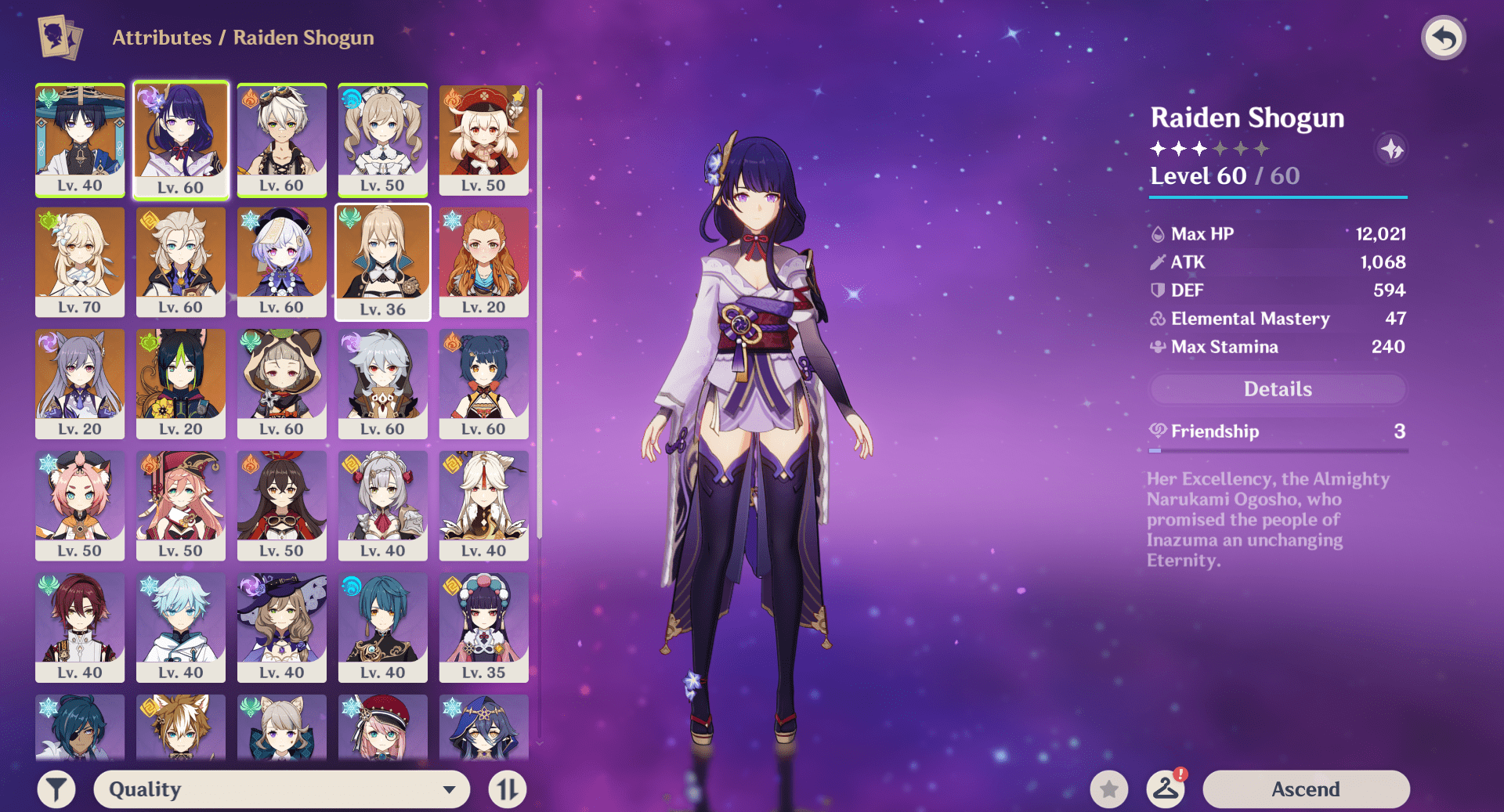Select Barbara's Level 50 portrait
Viewport: 1504px width, 812px height.
click(x=382, y=141)
